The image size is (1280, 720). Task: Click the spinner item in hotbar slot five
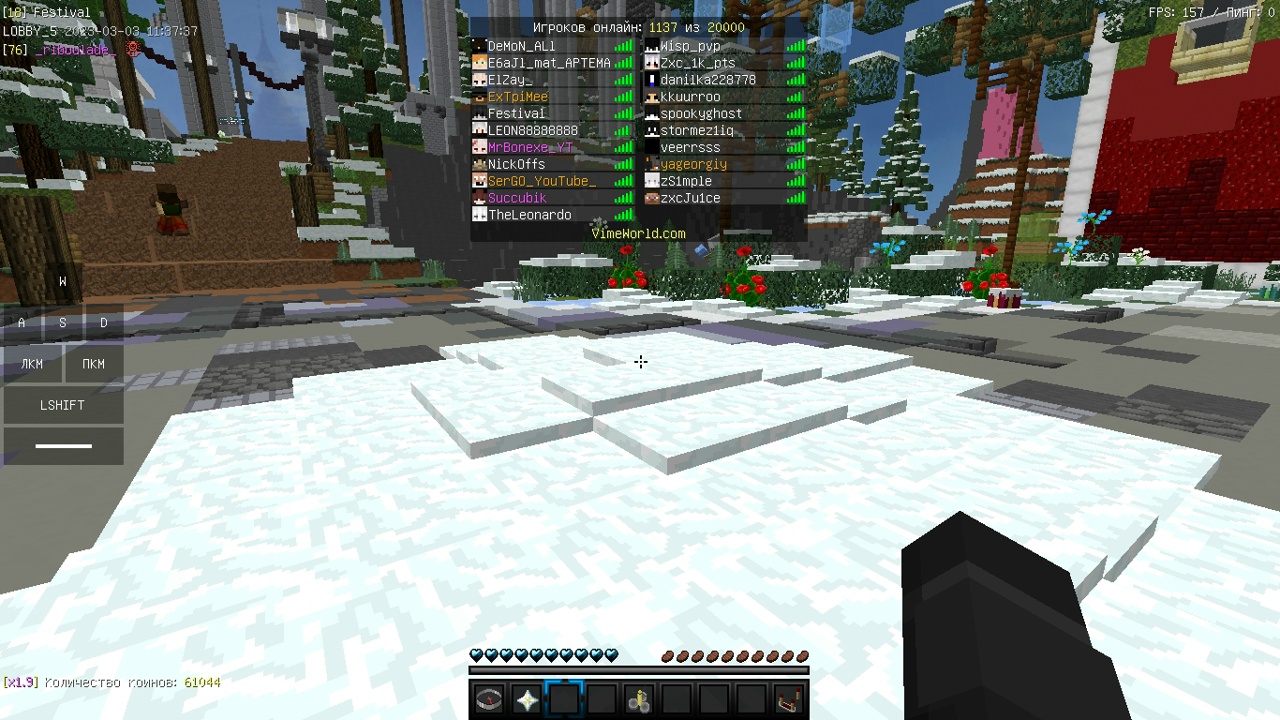[639, 699]
